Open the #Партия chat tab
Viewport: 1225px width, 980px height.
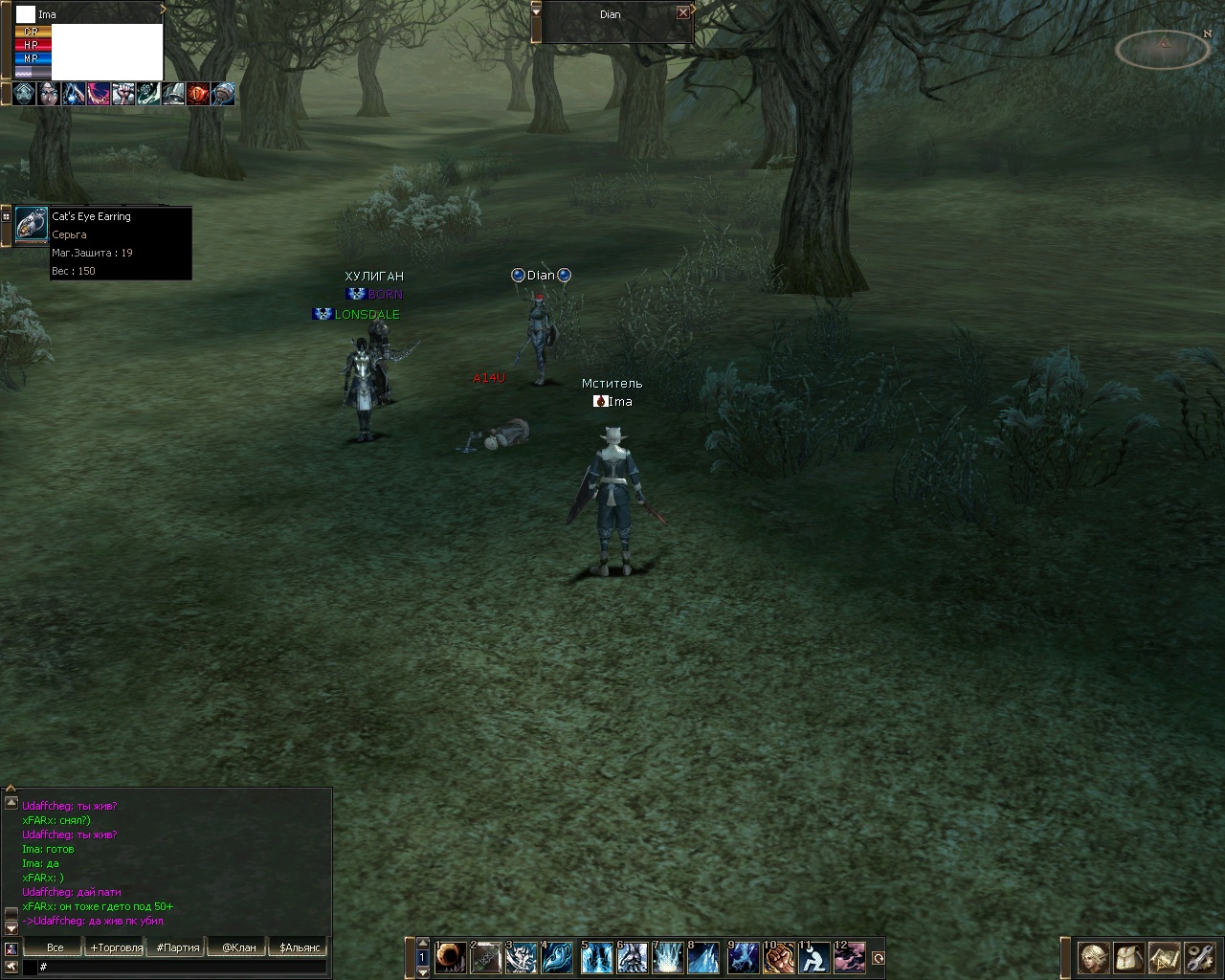[x=178, y=947]
